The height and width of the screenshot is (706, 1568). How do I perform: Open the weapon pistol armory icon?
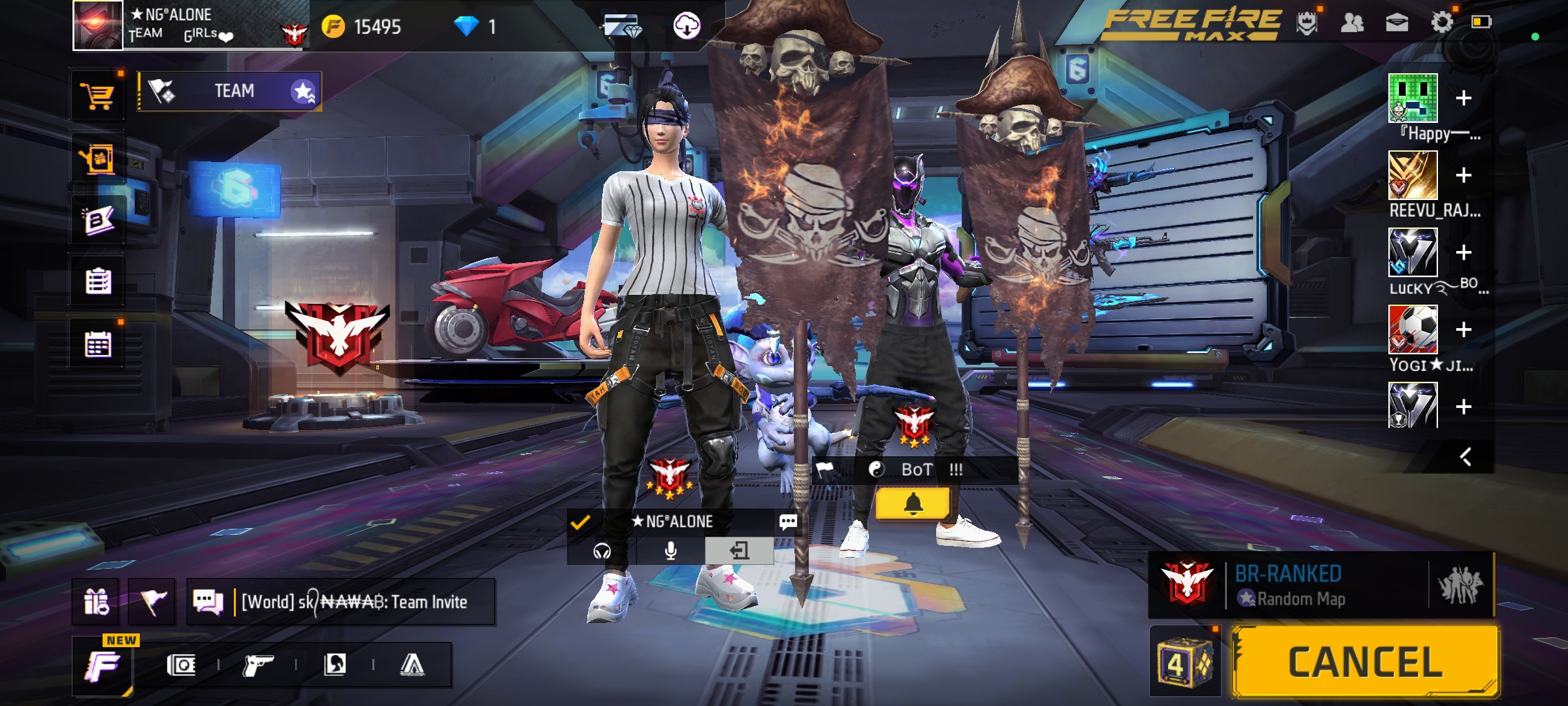(x=257, y=665)
